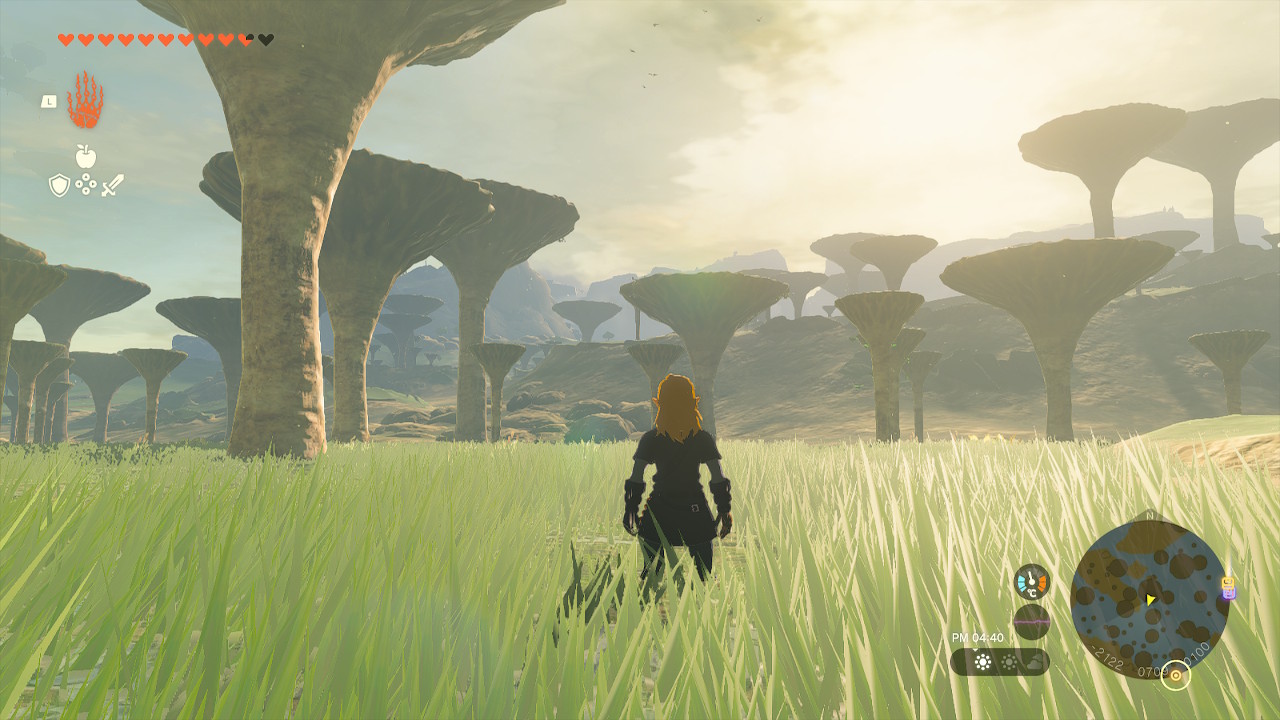This screenshot has width=1280, height=720.
Task: Select the weather forecast strip
Action: 999,662
